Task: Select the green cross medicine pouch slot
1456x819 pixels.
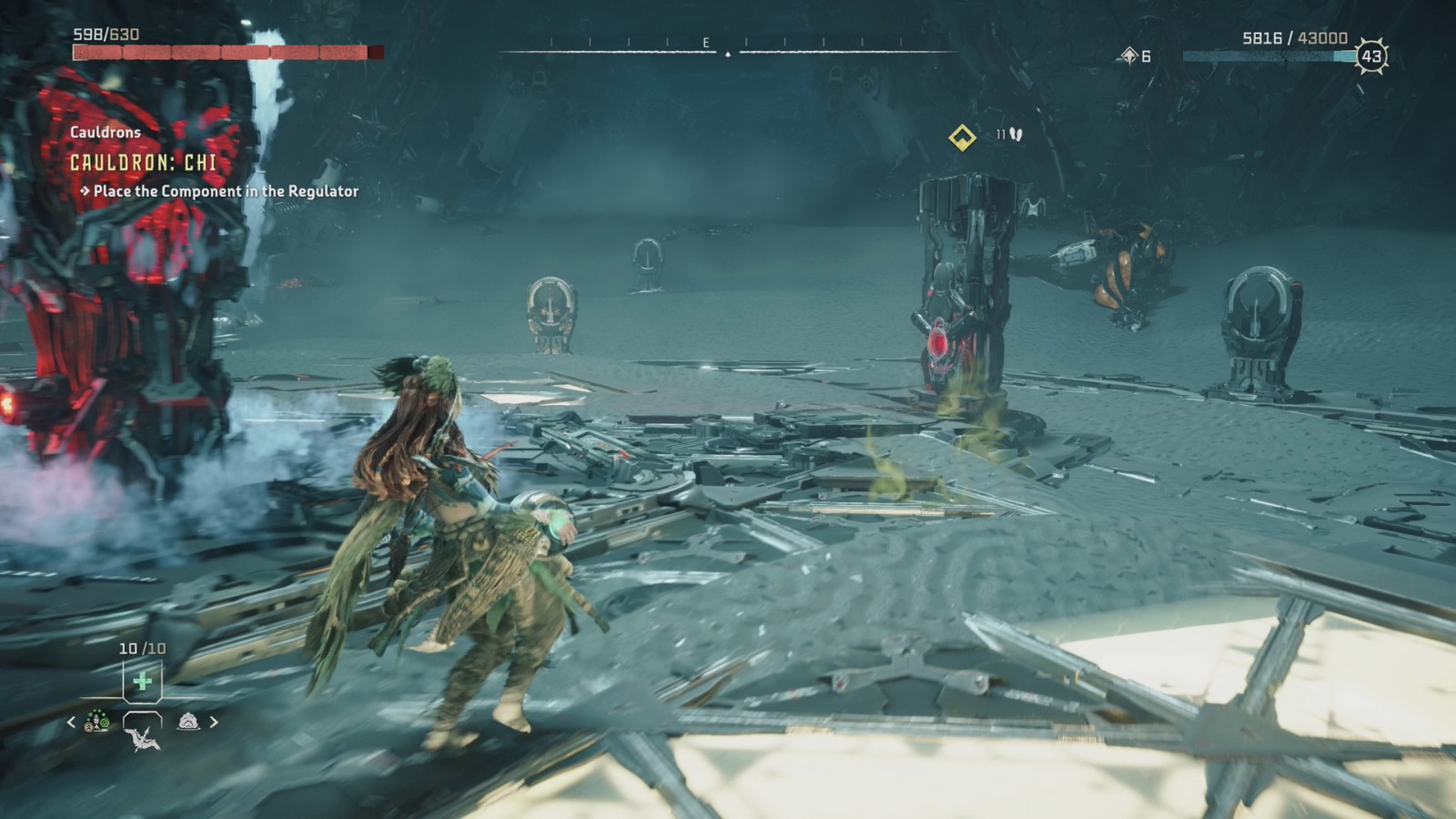Action: (x=142, y=682)
